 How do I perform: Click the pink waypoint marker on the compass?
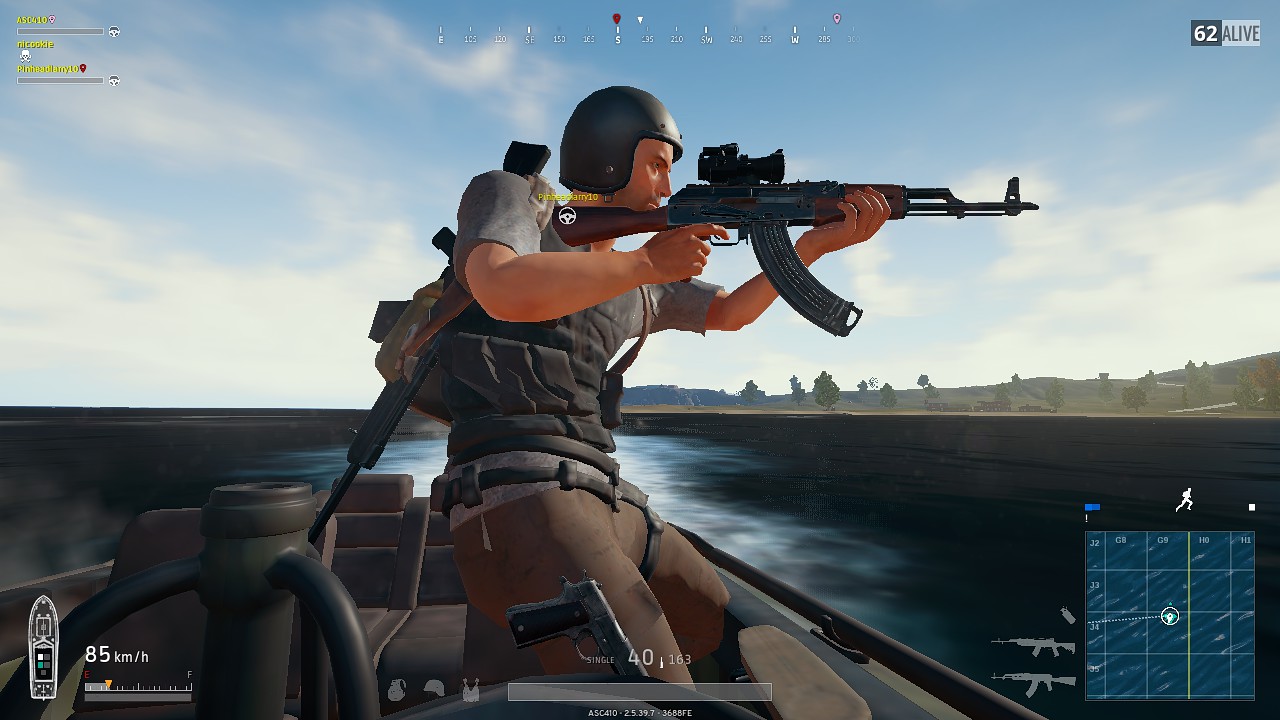point(837,19)
